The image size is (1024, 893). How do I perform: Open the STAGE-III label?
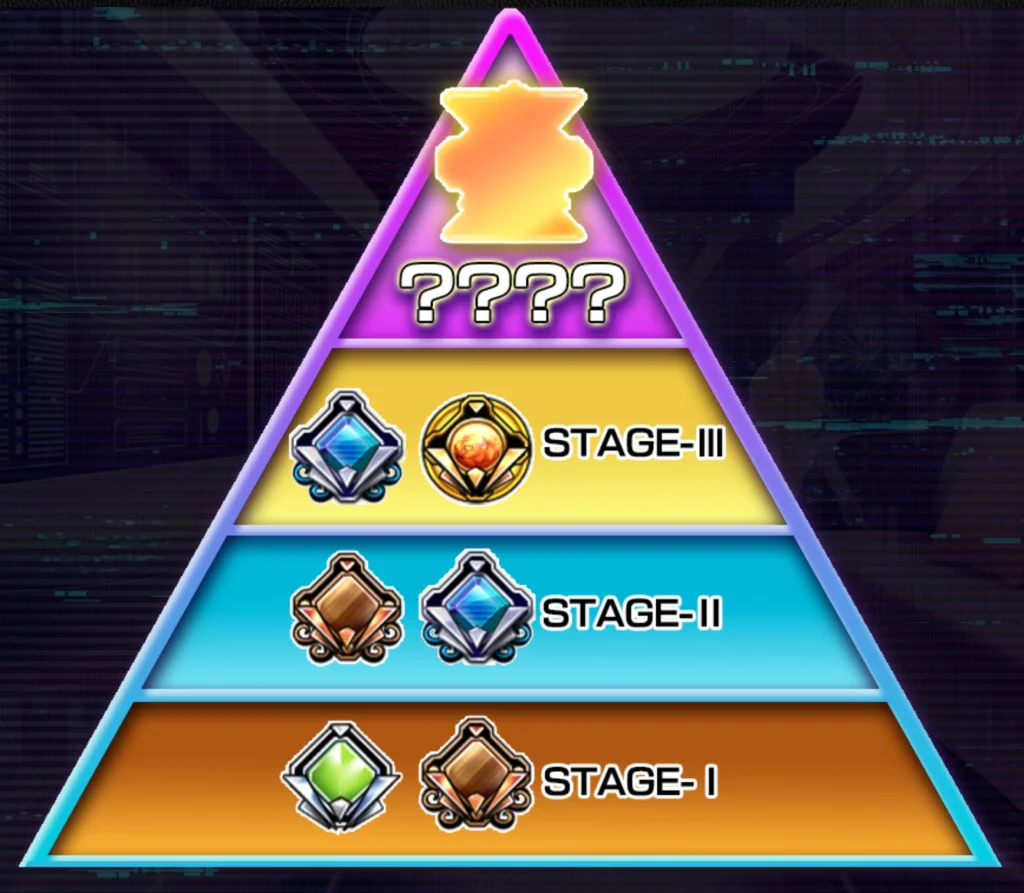pos(633,443)
